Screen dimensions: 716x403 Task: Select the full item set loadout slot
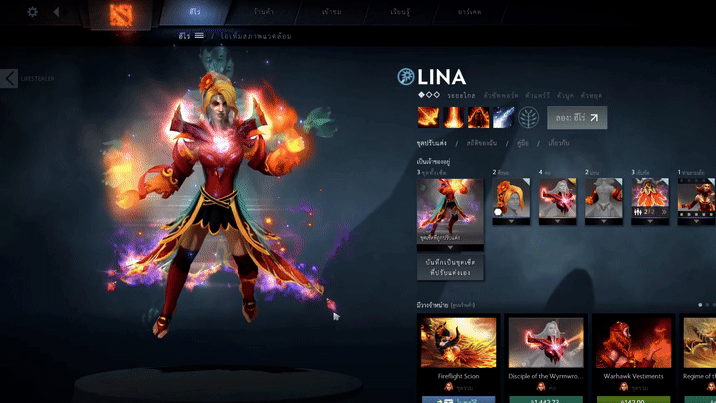[450, 210]
